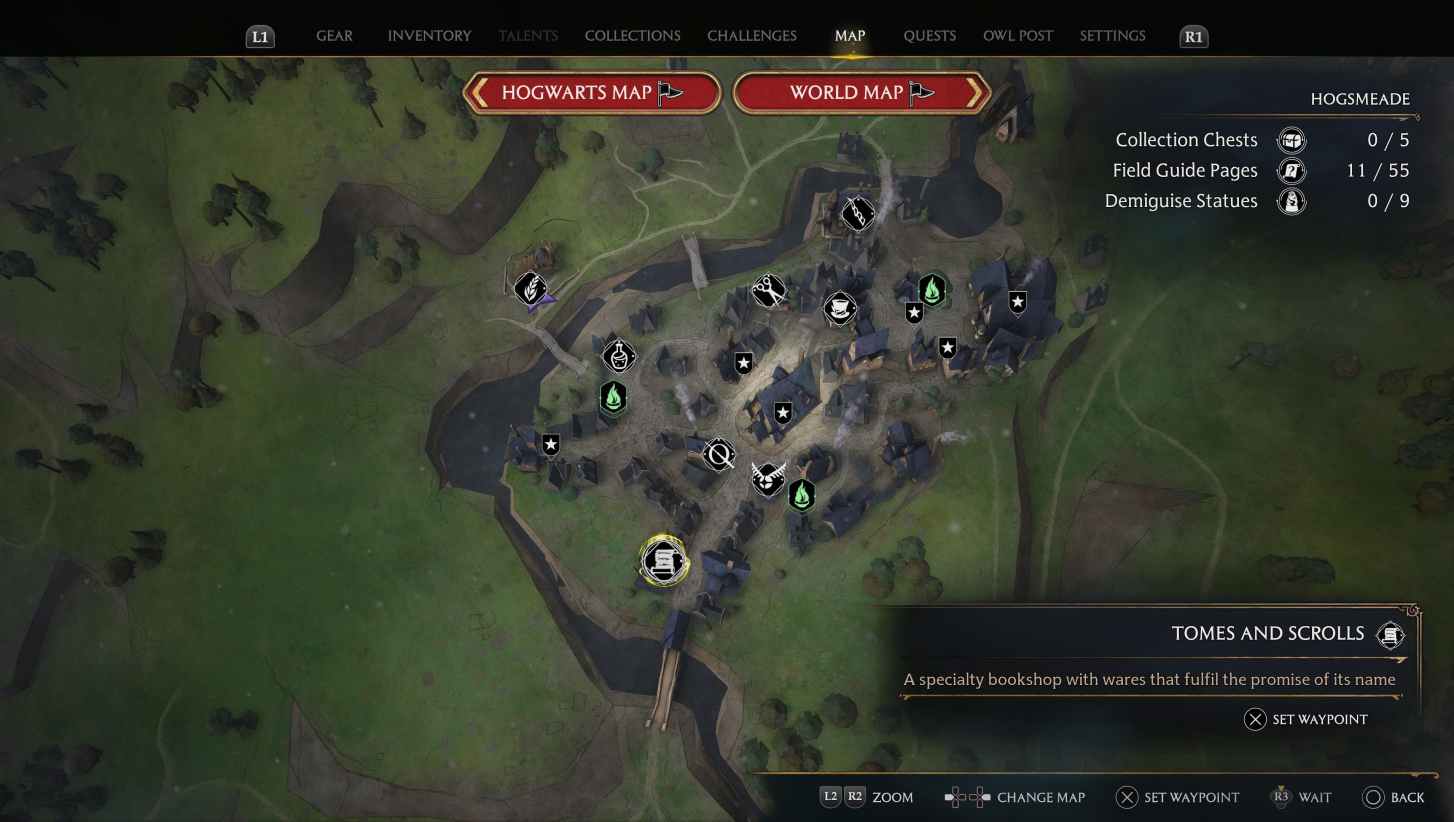
Task: Select the Tomes and Scrolls bookshop icon
Action: pos(663,561)
